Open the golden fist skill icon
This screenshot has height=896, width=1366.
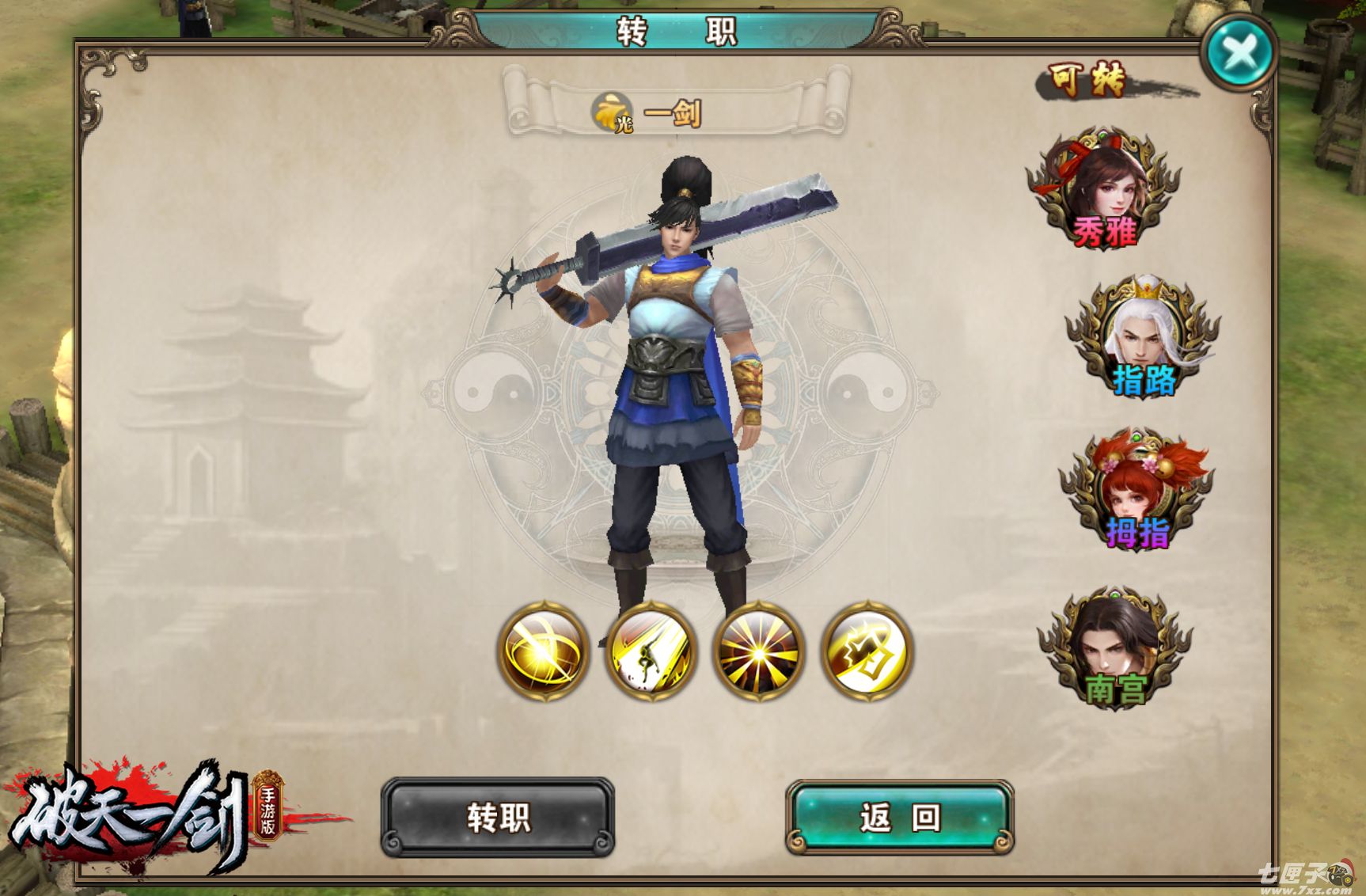(x=867, y=651)
